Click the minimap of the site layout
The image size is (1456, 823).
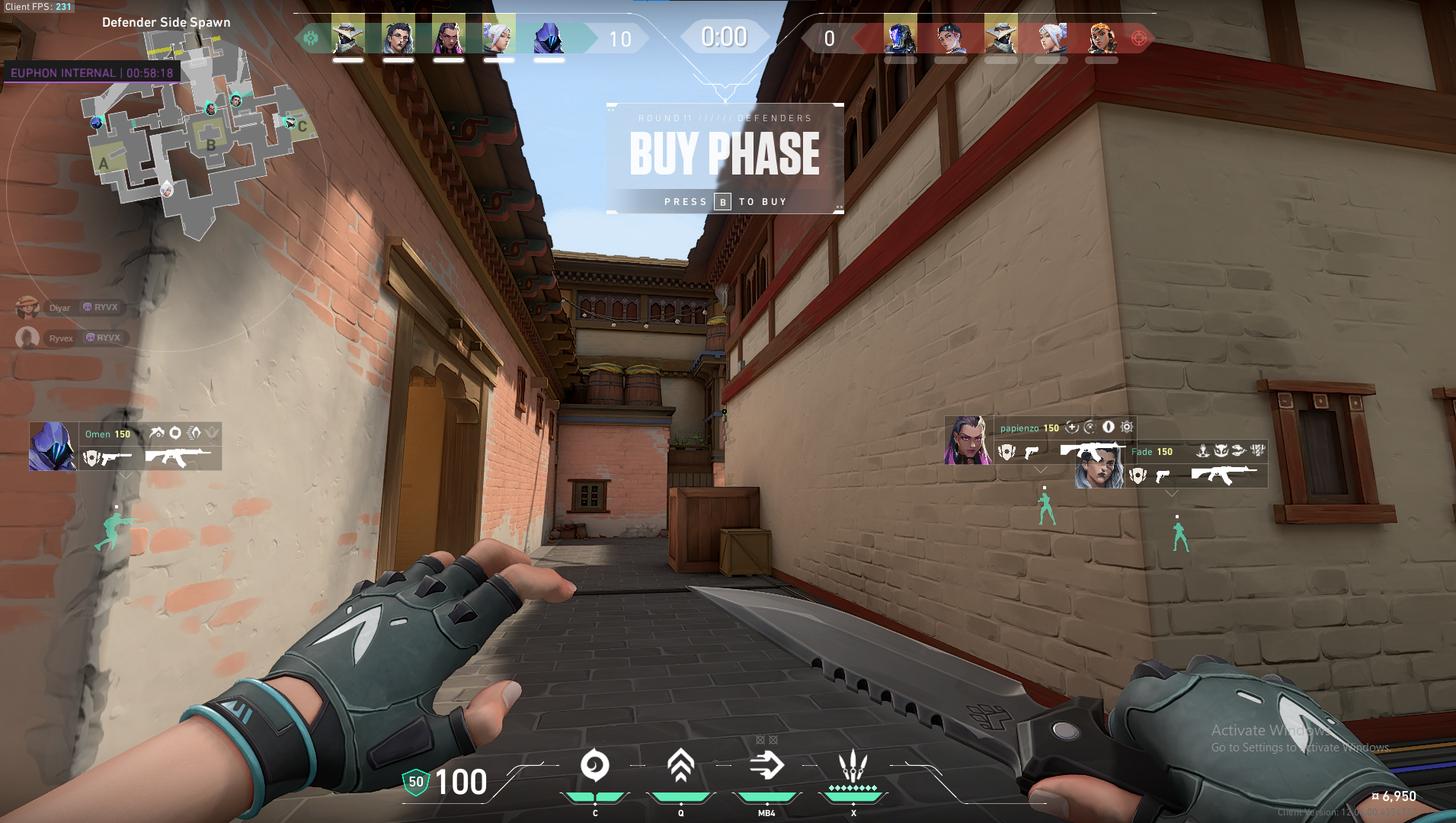tap(194, 137)
